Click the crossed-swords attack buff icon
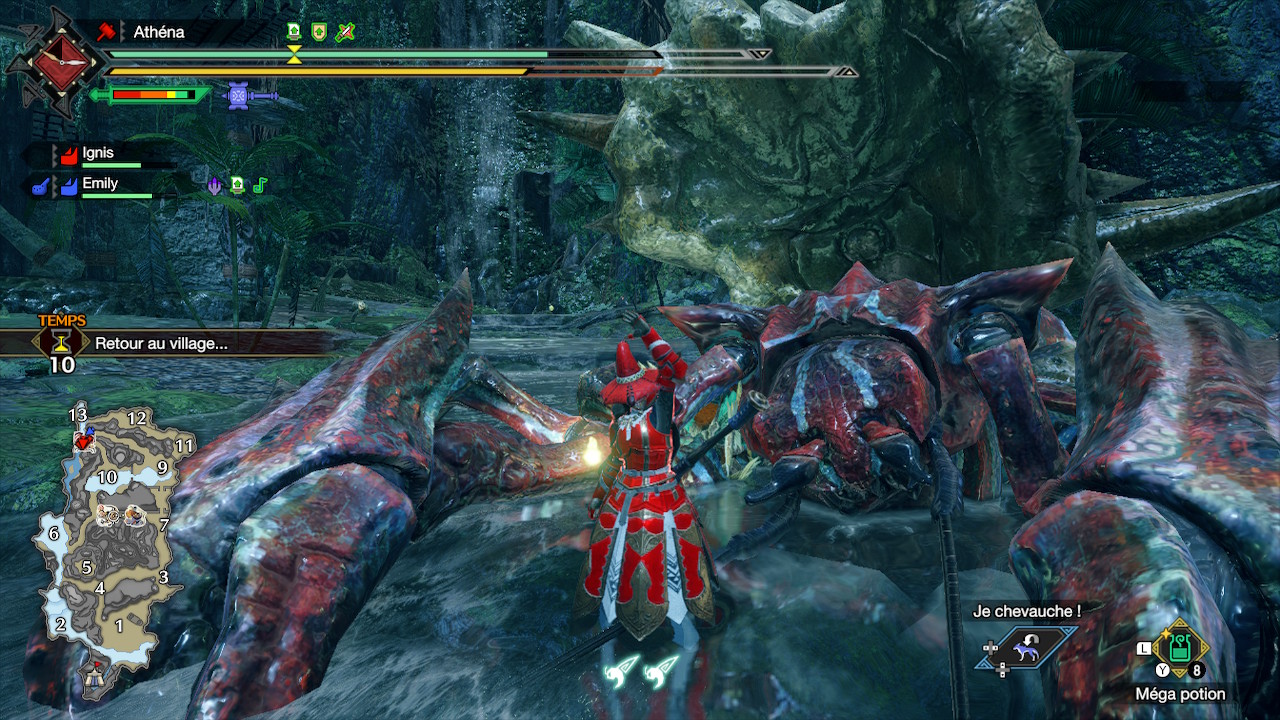 pyautogui.click(x=345, y=32)
